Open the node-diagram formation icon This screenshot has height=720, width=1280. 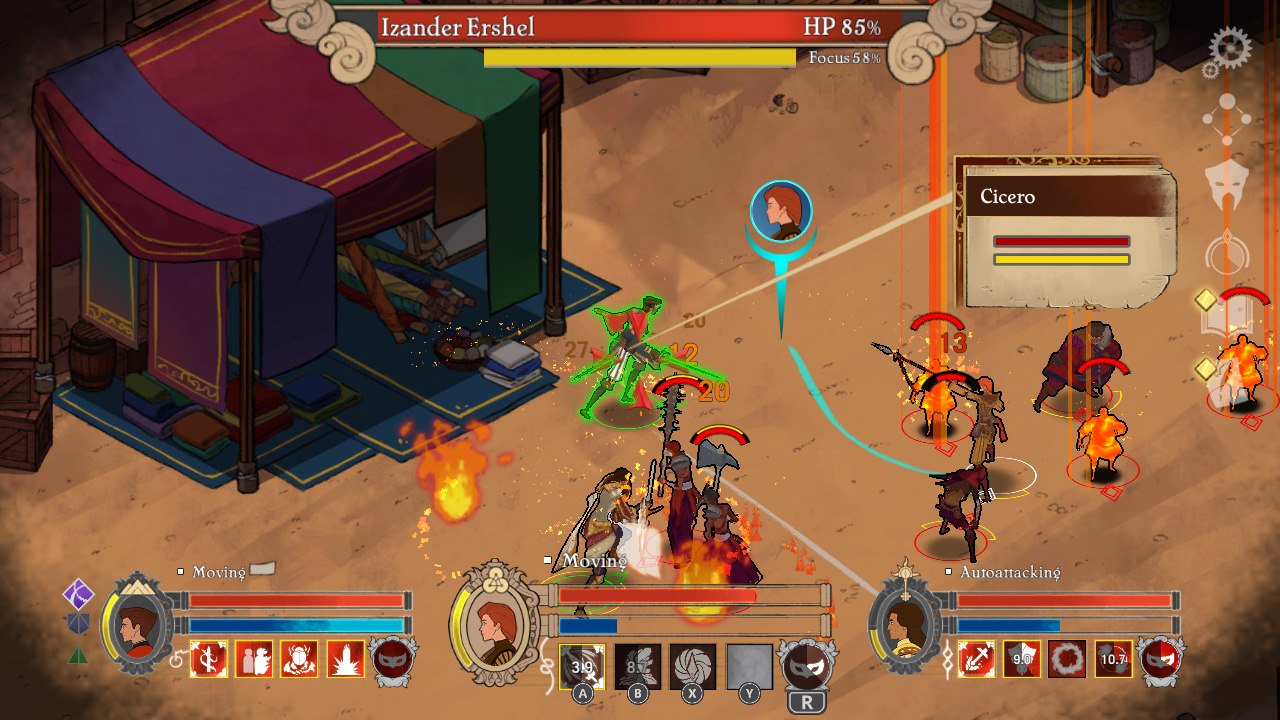(x=1226, y=119)
